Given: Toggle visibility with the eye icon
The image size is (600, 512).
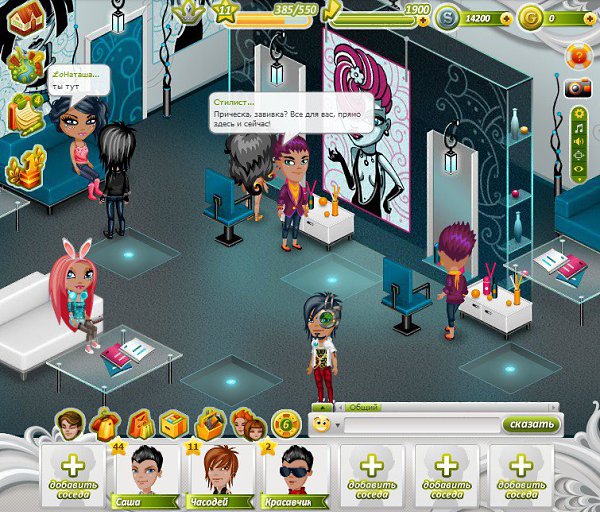Looking at the screenshot, I should tap(578, 170).
